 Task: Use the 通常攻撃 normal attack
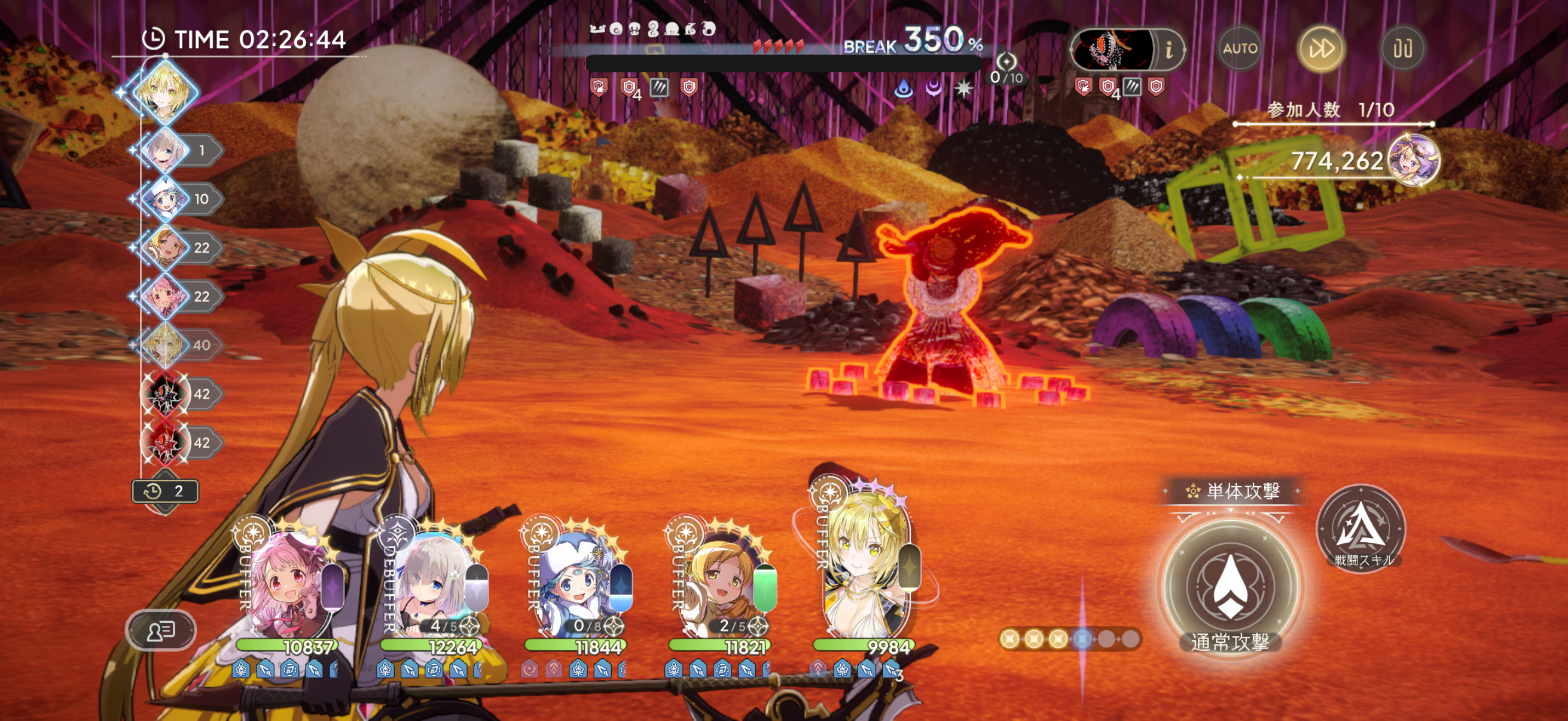pyautogui.click(x=1230, y=588)
